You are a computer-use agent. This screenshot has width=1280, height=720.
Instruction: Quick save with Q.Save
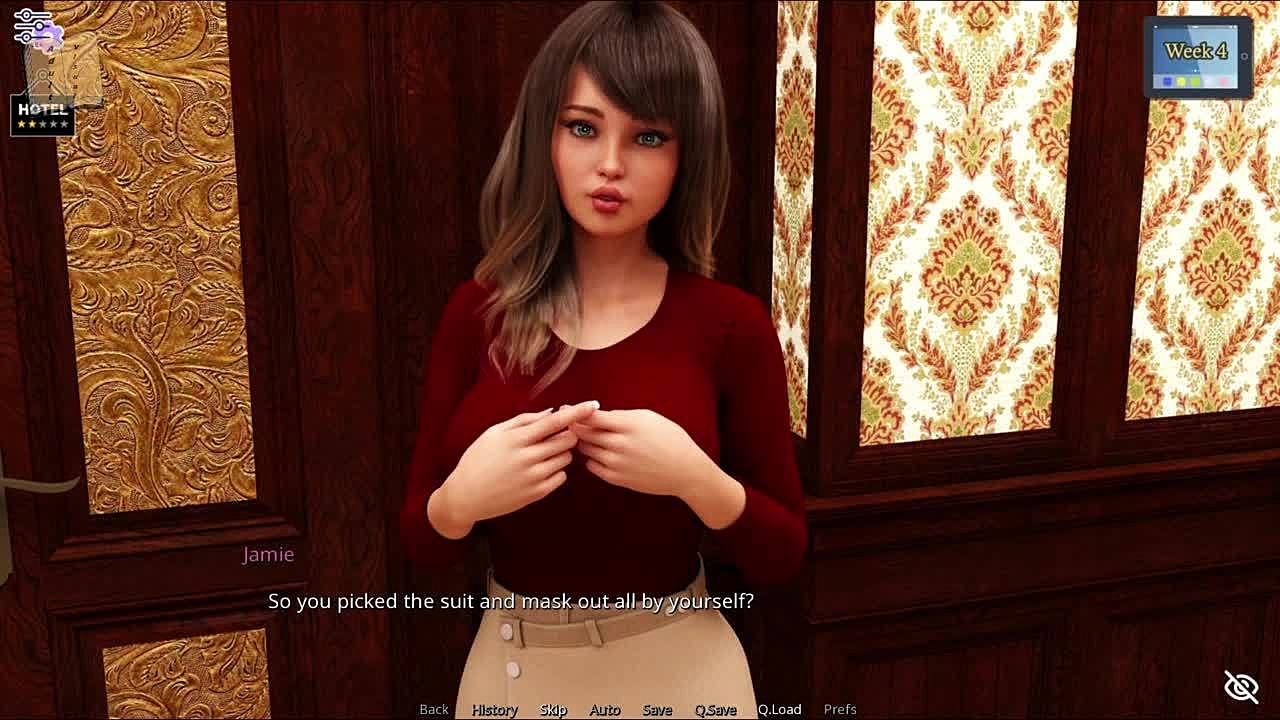[715, 709]
